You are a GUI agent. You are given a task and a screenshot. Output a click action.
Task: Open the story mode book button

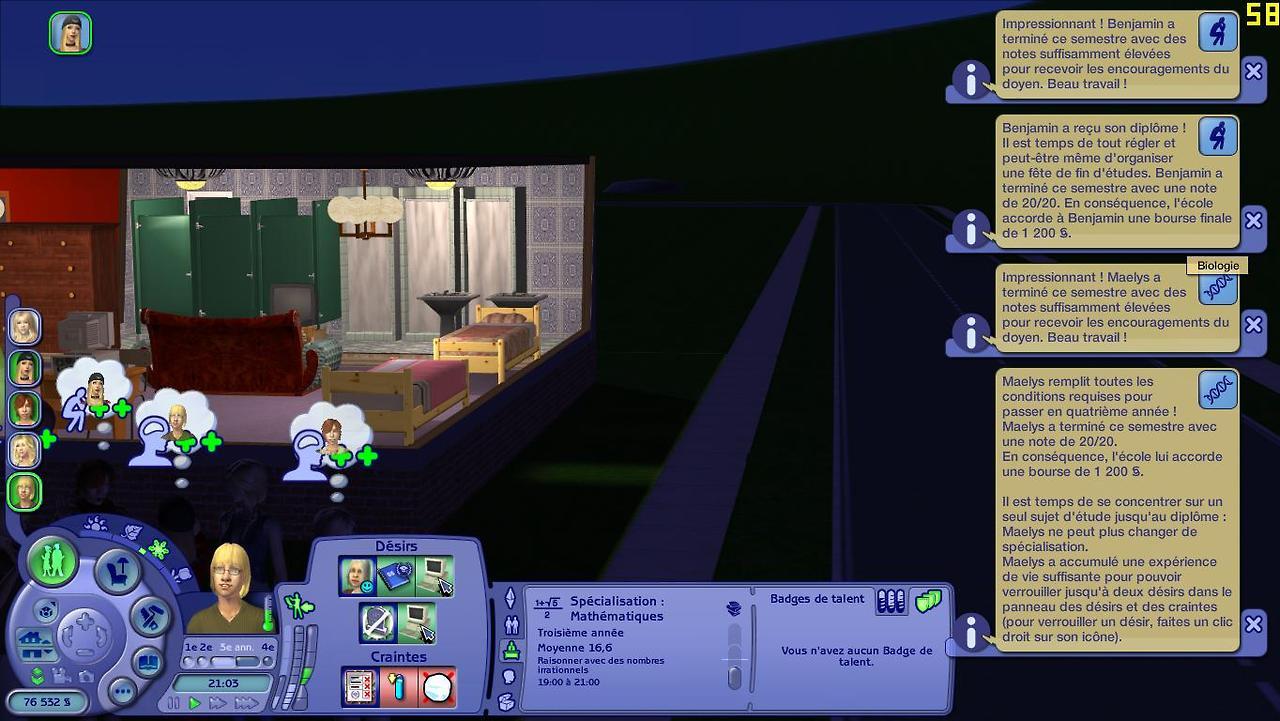click(x=146, y=662)
